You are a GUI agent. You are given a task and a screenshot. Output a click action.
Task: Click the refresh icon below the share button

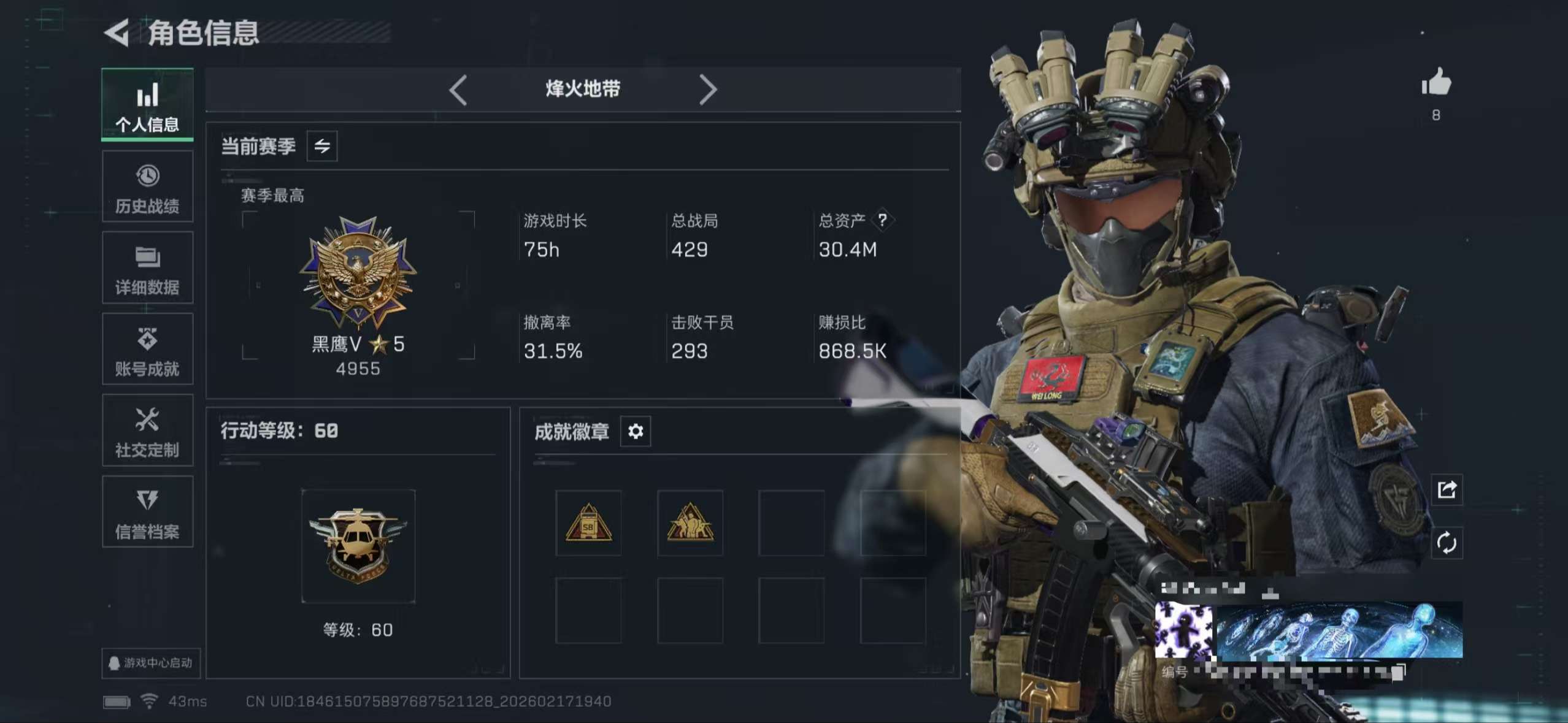(x=1447, y=543)
